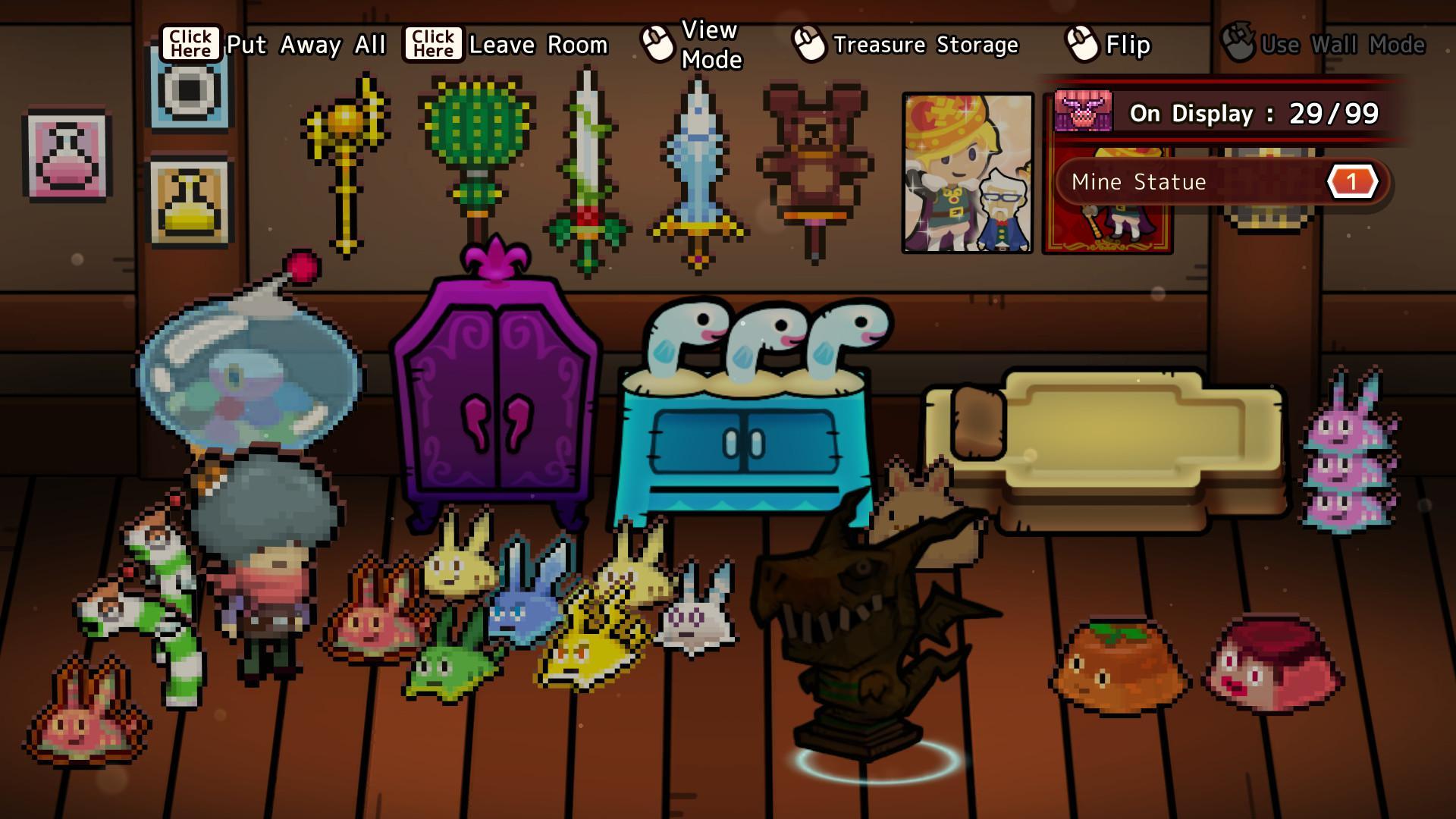
Task: Toggle Use Wall Mode
Action: 1342,44
